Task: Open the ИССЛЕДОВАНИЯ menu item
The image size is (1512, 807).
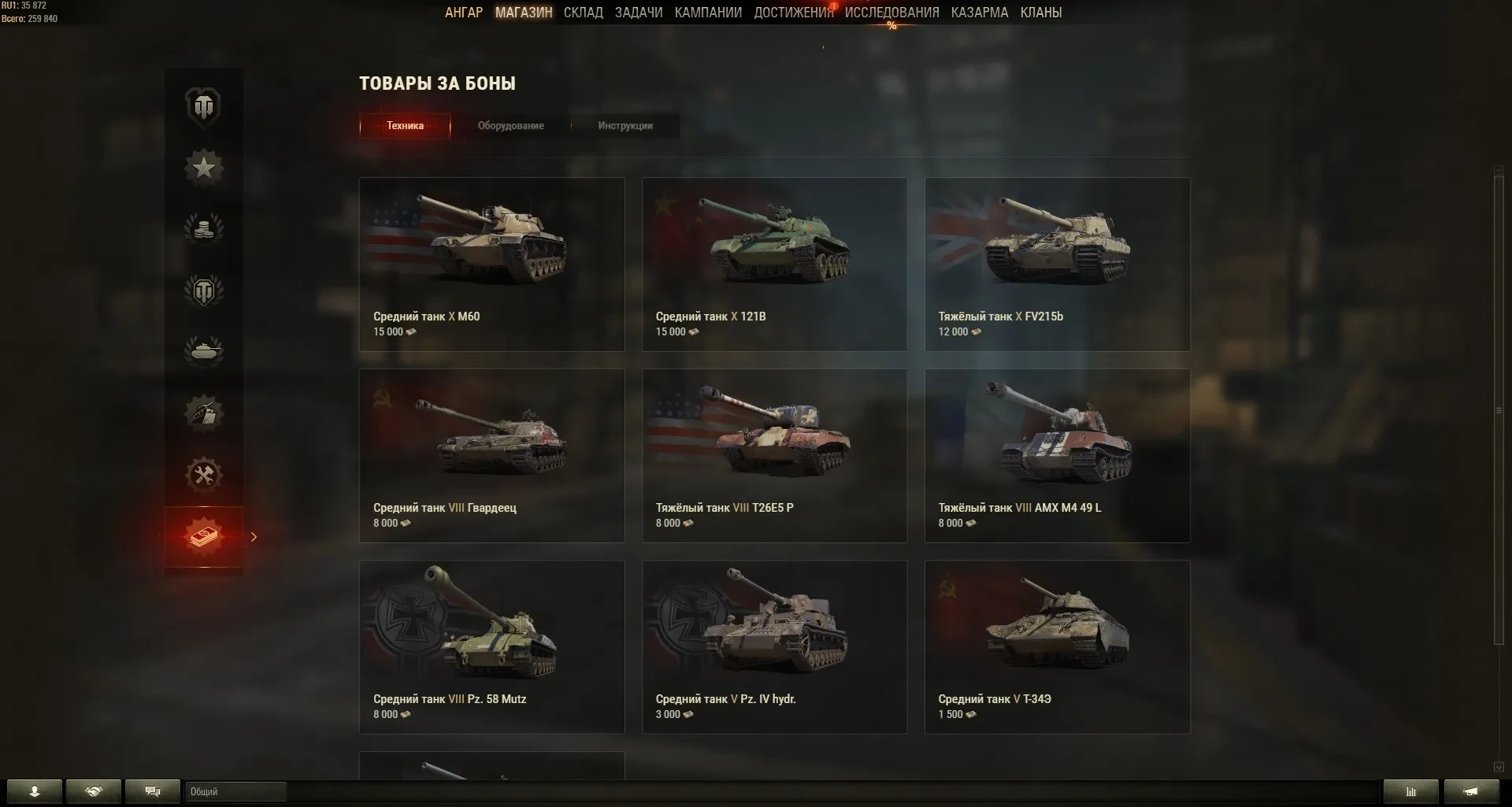Action: point(891,13)
